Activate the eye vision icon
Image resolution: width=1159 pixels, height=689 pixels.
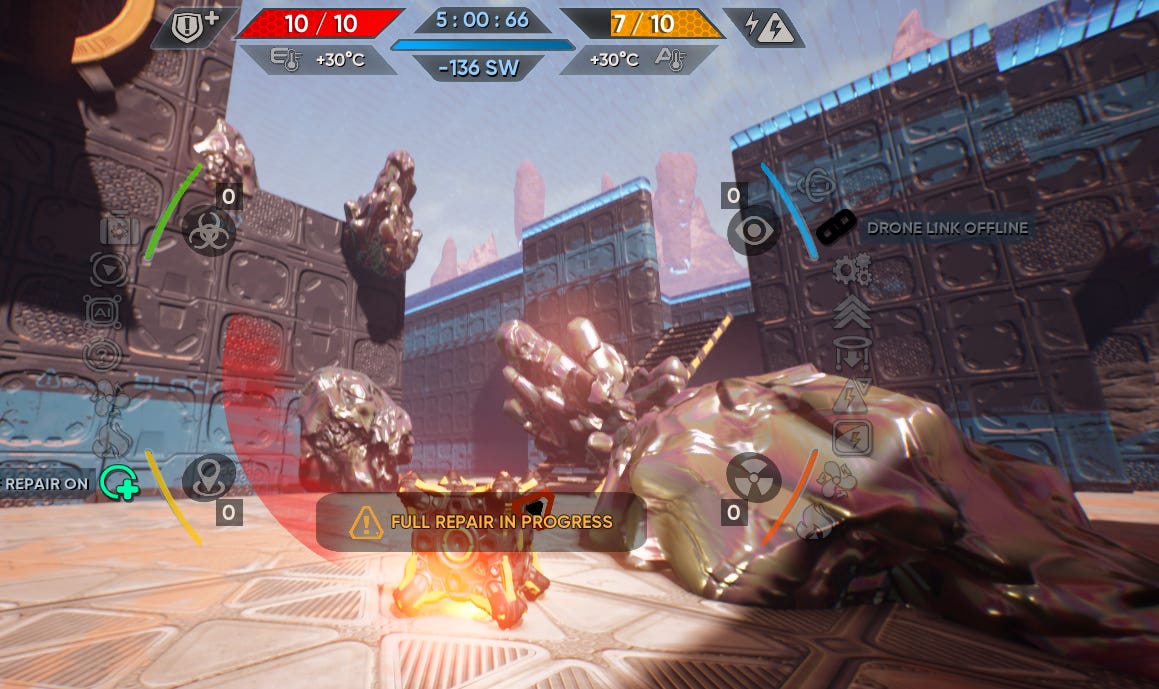coord(752,230)
